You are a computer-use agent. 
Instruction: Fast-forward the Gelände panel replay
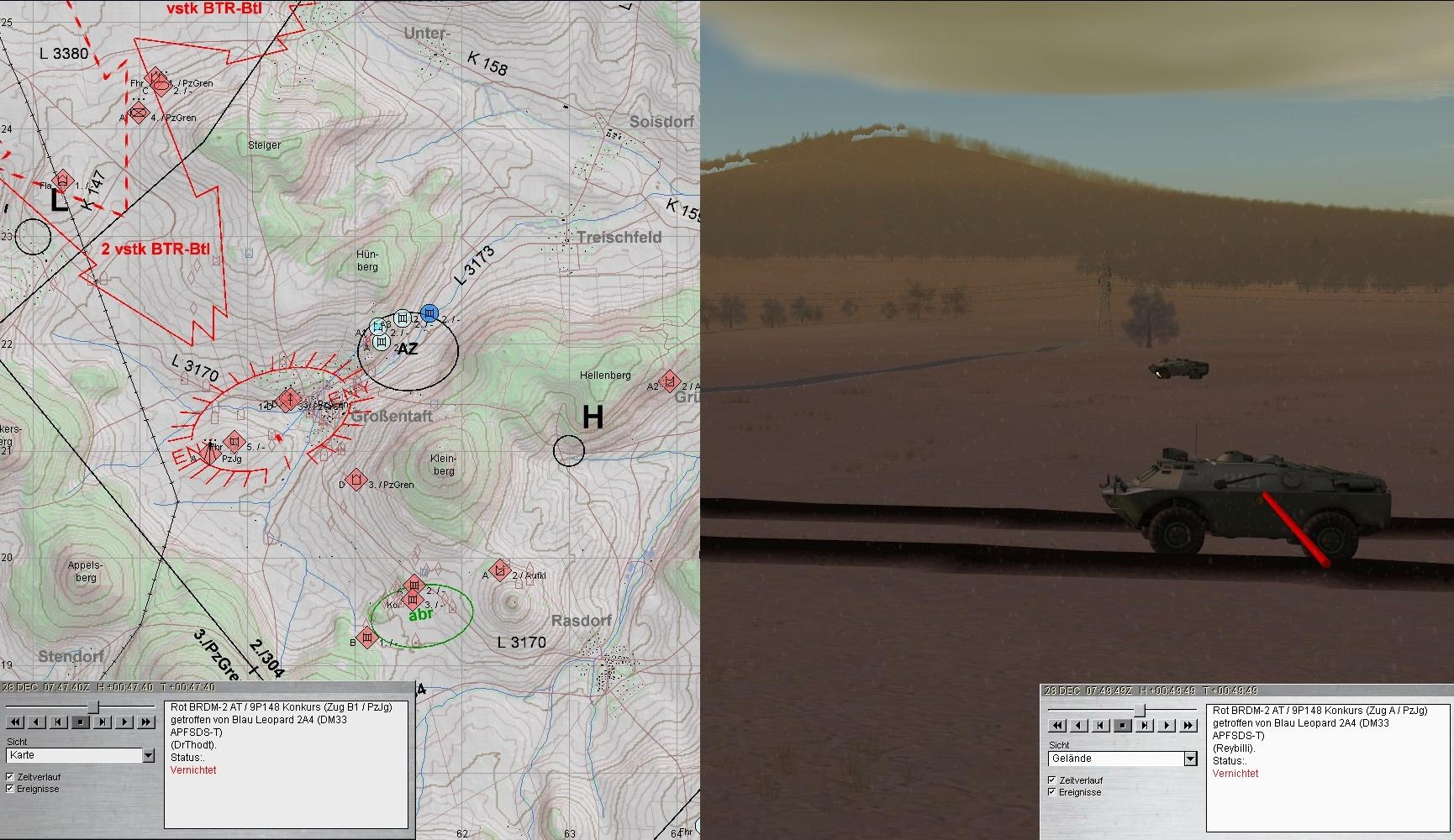(1188, 726)
